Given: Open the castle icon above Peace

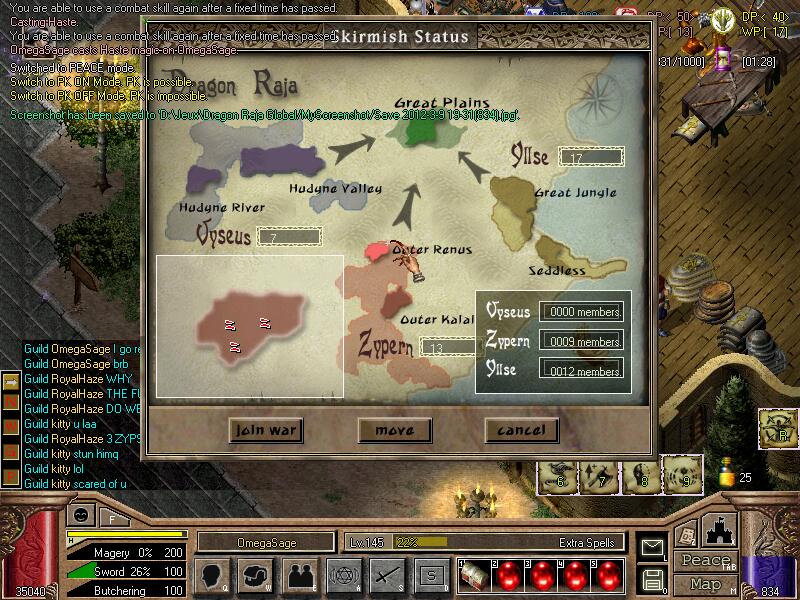Looking at the screenshot, I should click(721, 530).
